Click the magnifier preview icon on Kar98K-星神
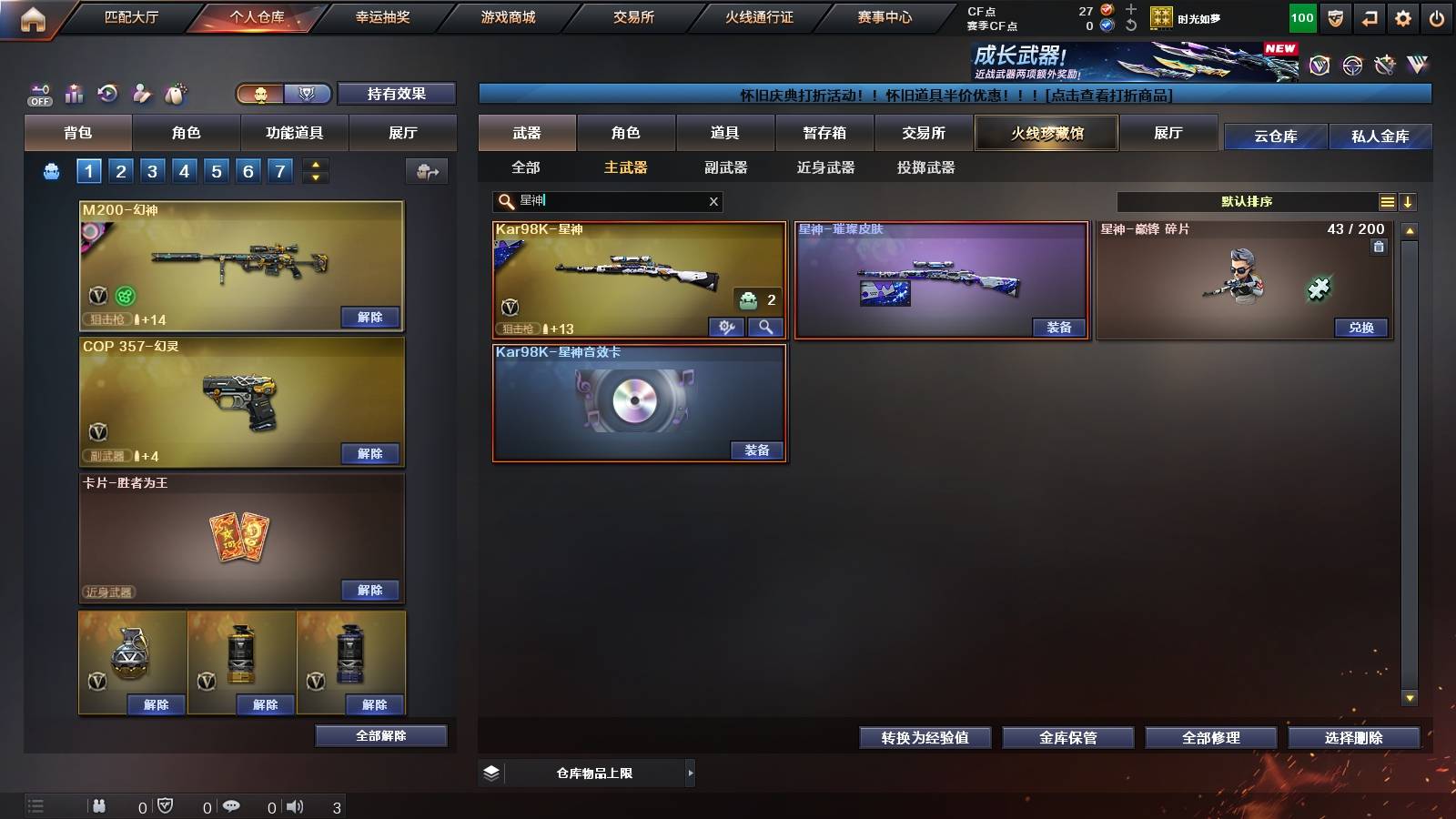 (x=764, y=327)
